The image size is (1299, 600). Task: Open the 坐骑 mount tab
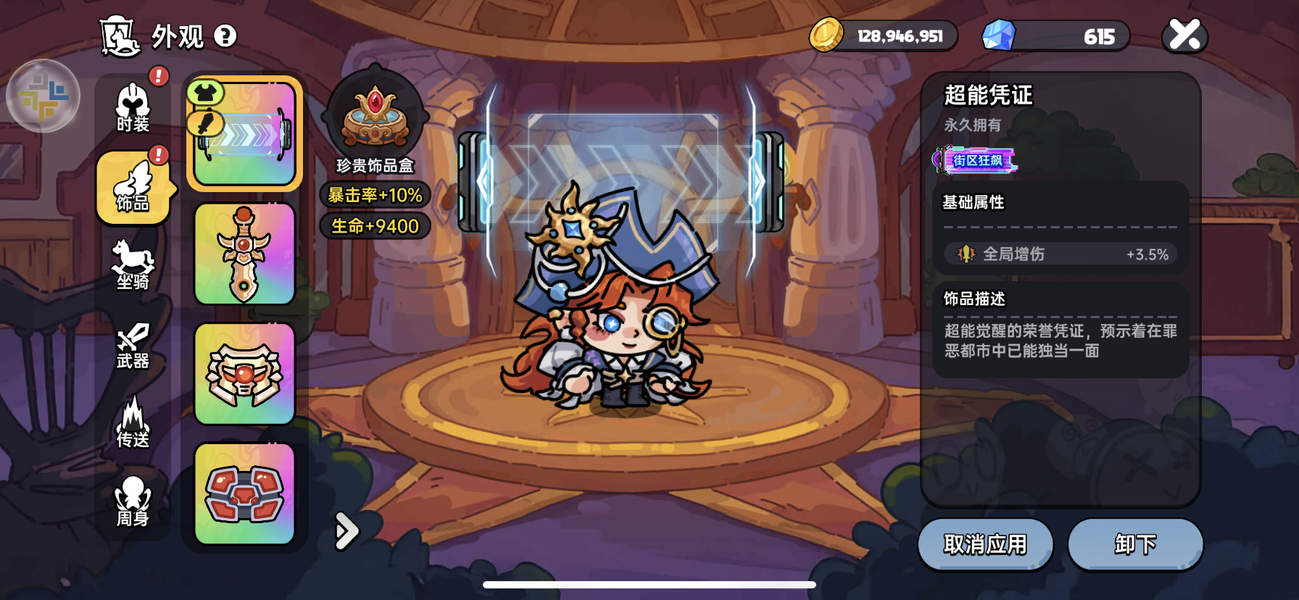[133, 265]
